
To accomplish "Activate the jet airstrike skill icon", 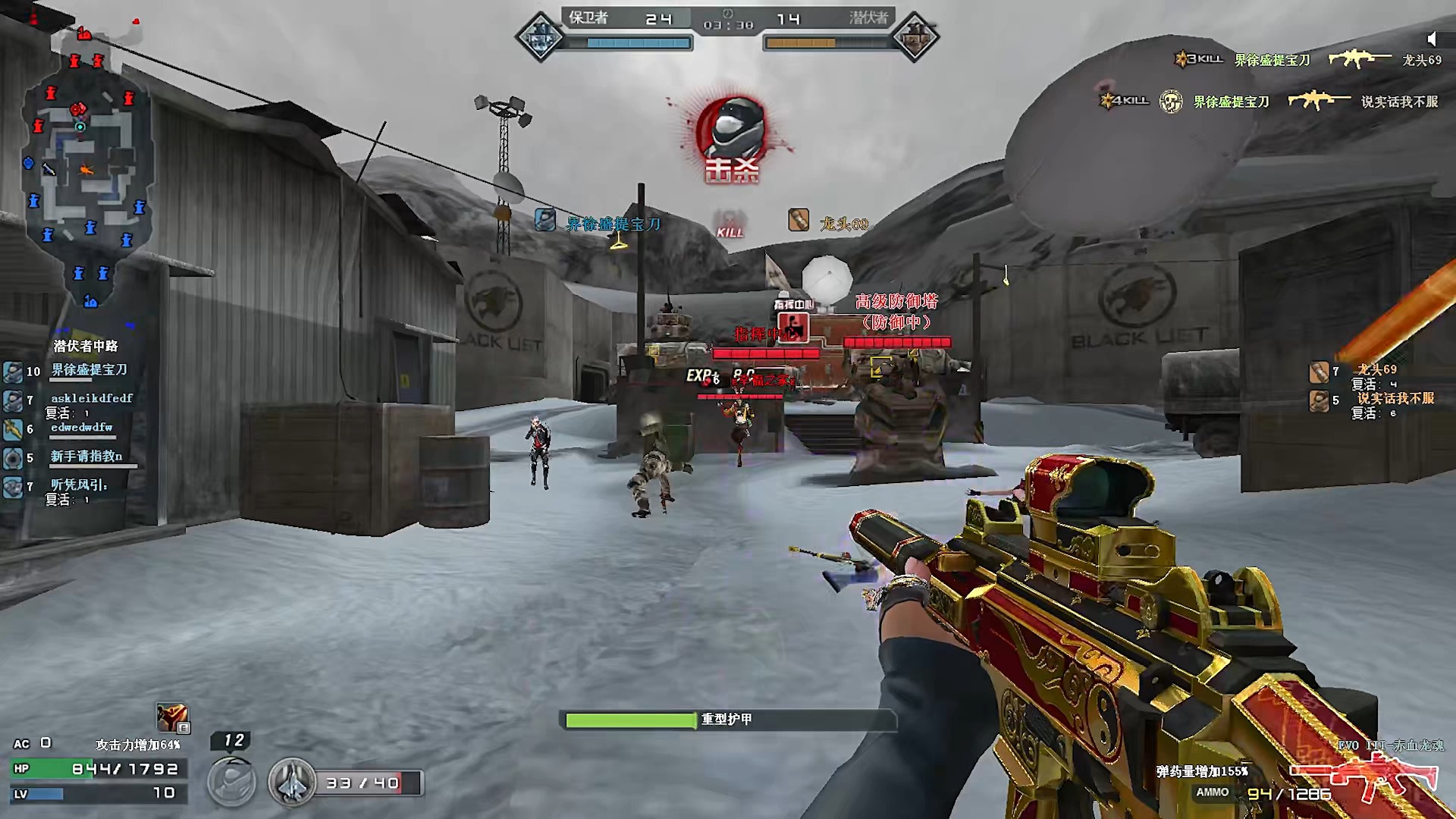I will pyautogui.click(x=291, y=782).
